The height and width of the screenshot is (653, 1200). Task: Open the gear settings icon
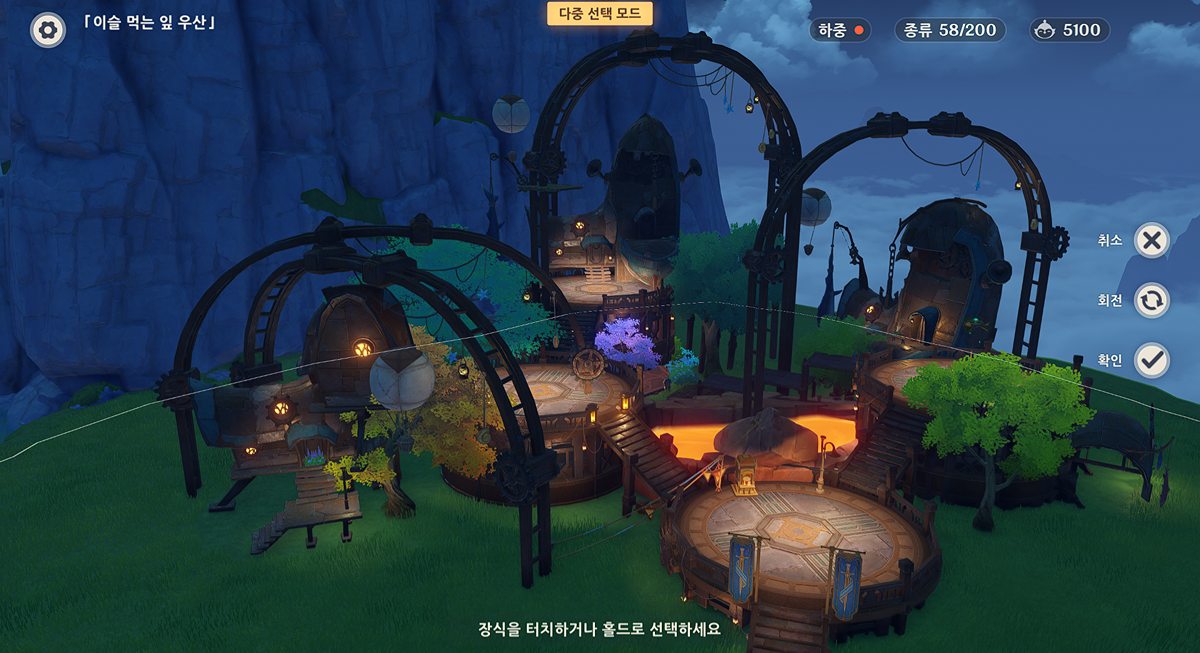point(47,30)
